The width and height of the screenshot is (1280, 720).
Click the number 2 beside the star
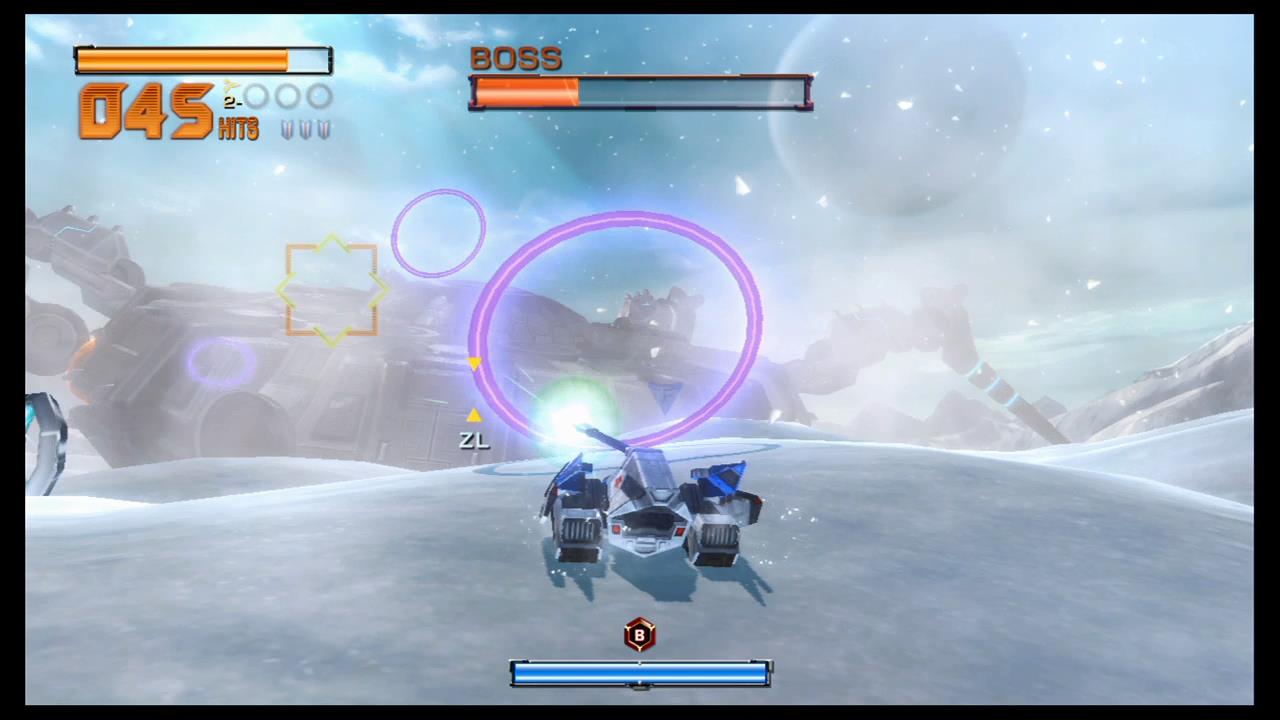click(229, 101)
